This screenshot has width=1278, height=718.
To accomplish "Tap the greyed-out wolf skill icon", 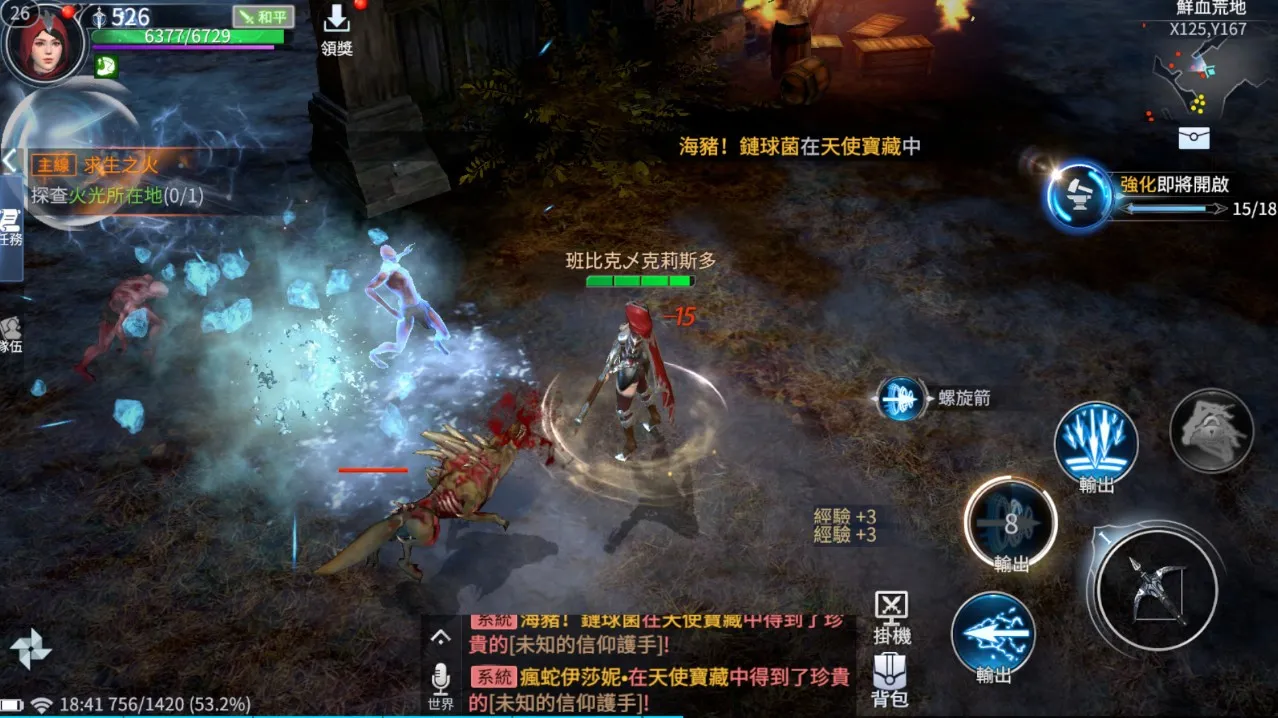I will 1211,430.
